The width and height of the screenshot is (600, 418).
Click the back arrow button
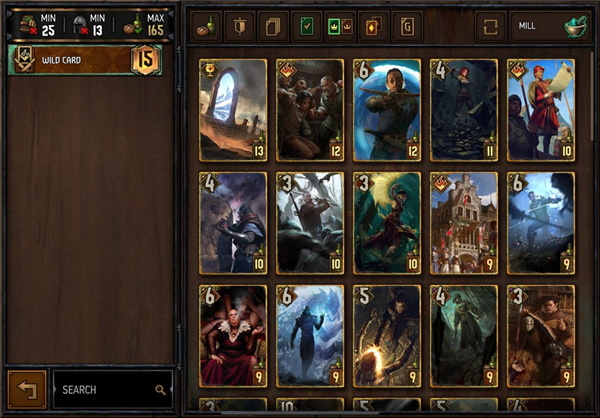point(26,389)
